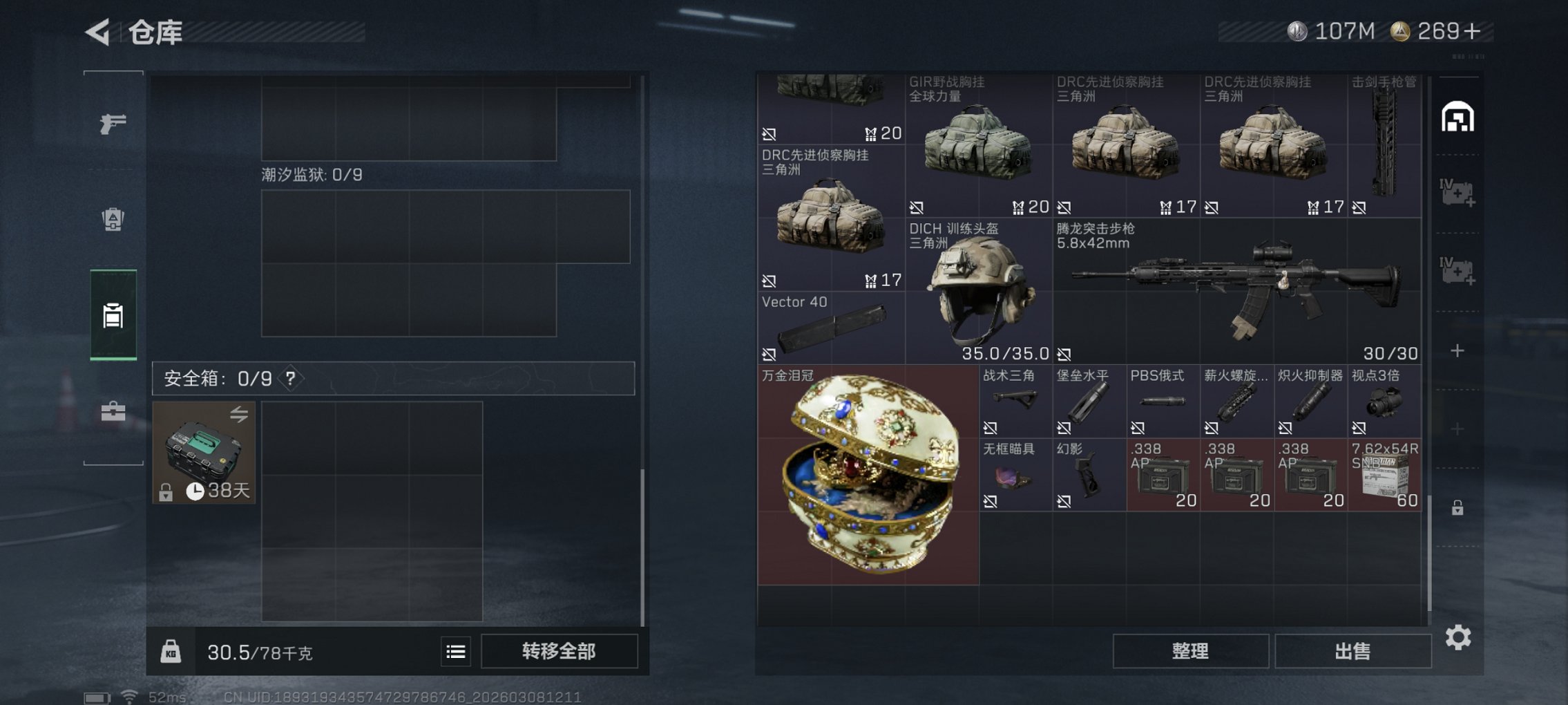The height and width of the screenshot is (705, 1568).
Task: Open the ammo case category icon
Action: click(x=113, y=218)
